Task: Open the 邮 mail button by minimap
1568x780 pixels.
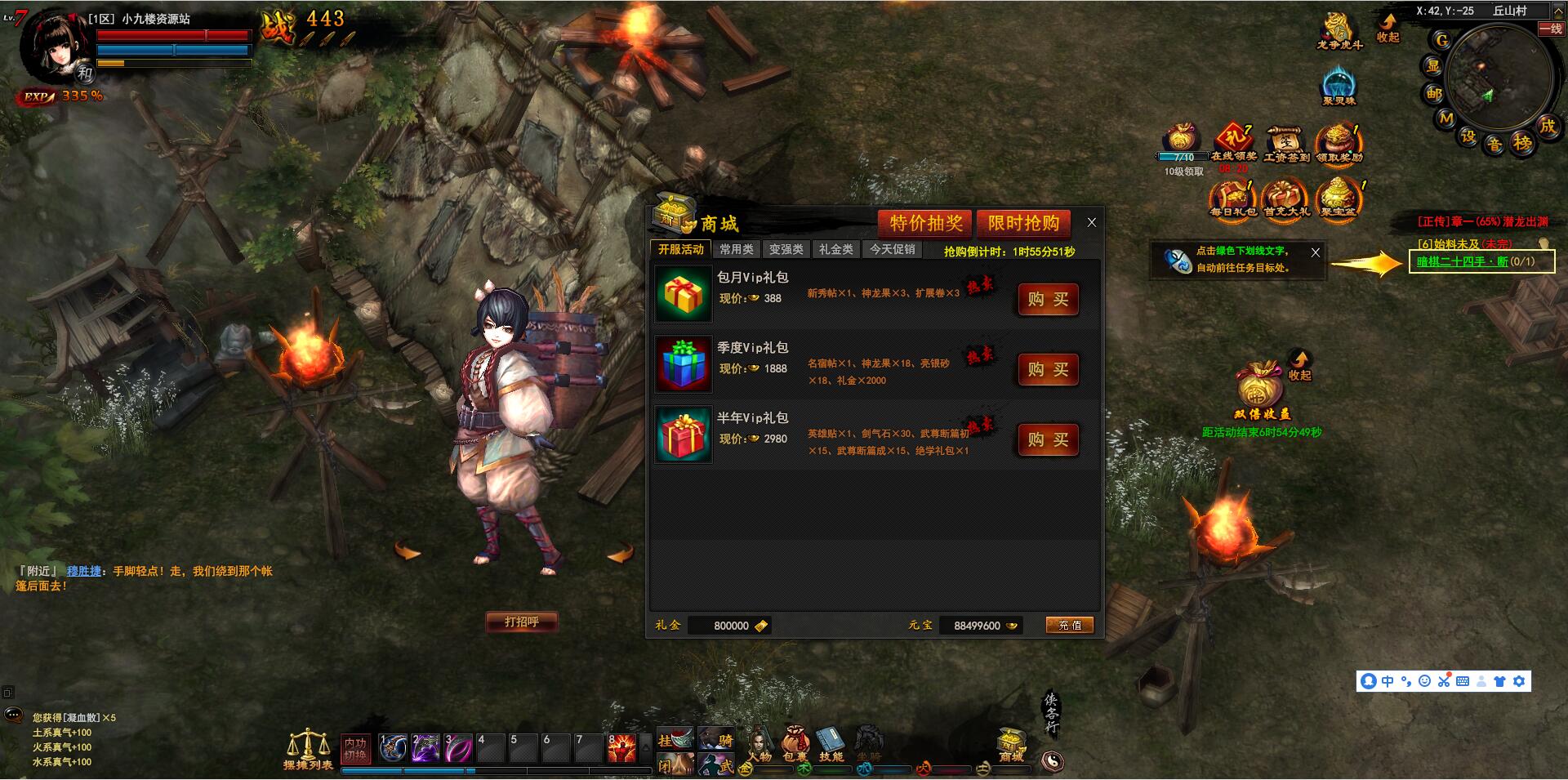Action: 1434,93
